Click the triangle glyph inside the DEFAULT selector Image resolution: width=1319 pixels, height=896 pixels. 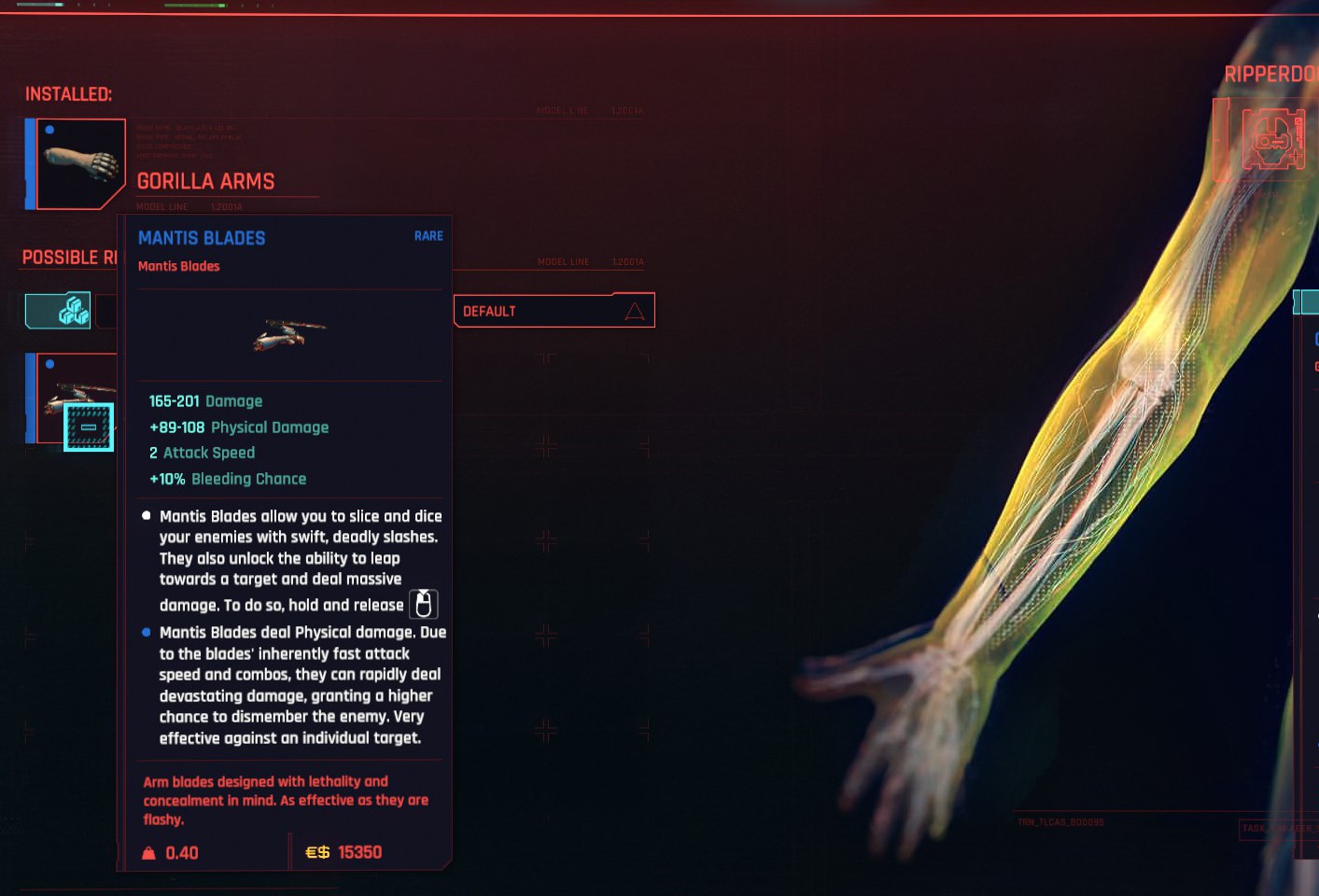(636, 311)
